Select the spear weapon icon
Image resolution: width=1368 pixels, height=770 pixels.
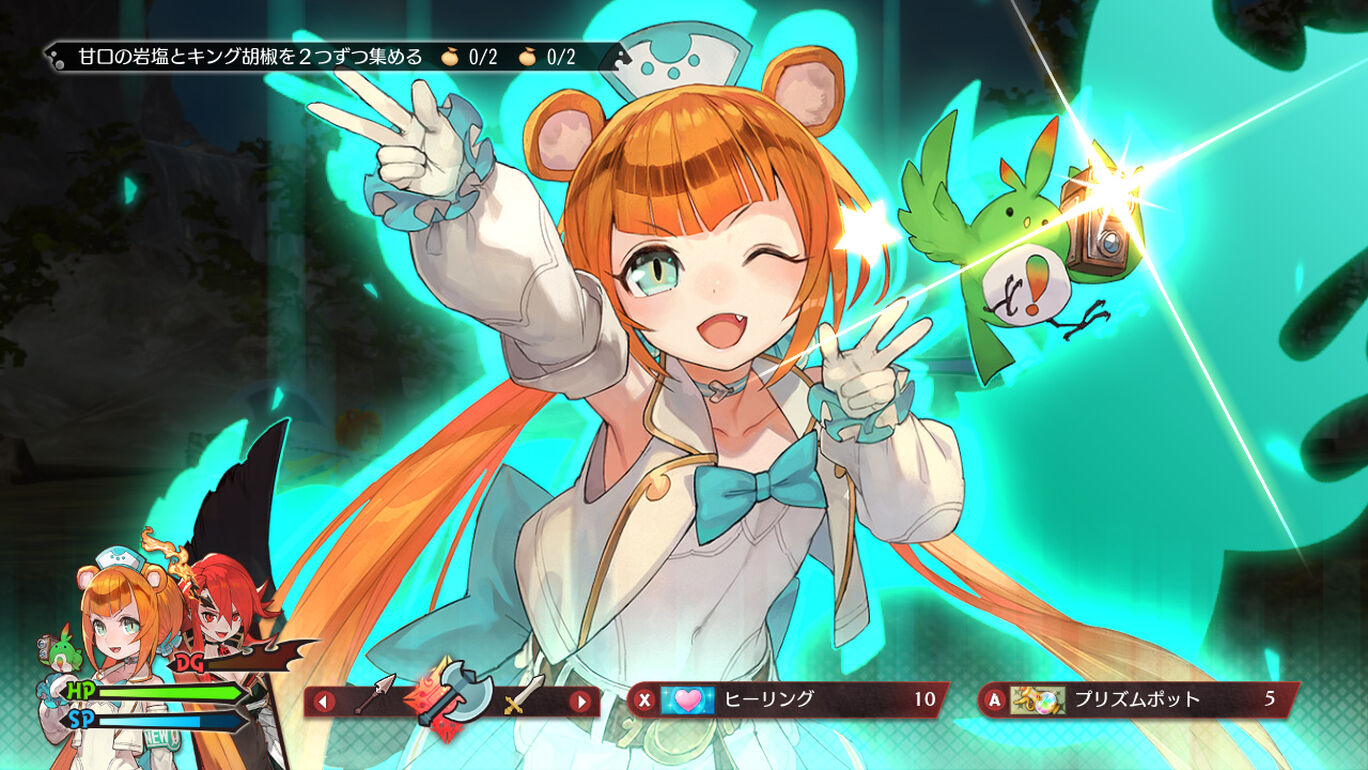[375, 692]
